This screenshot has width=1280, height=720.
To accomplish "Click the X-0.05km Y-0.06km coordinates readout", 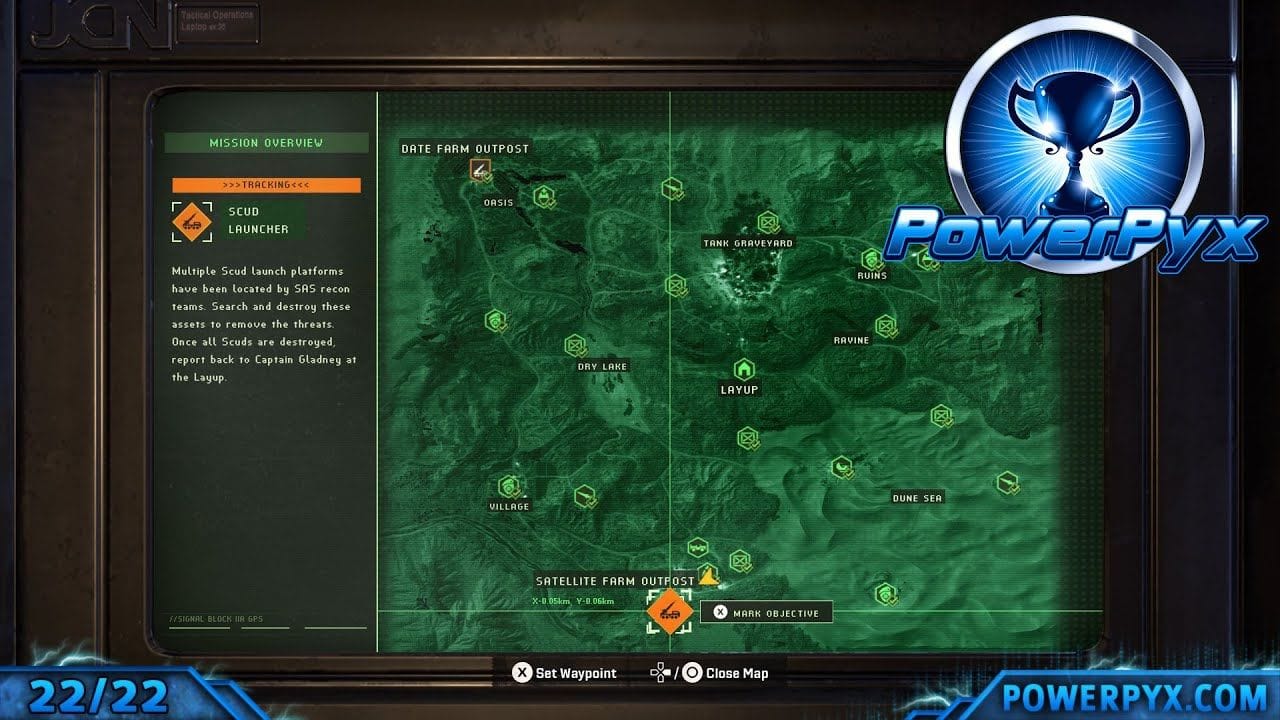I will tap(572, 600).
